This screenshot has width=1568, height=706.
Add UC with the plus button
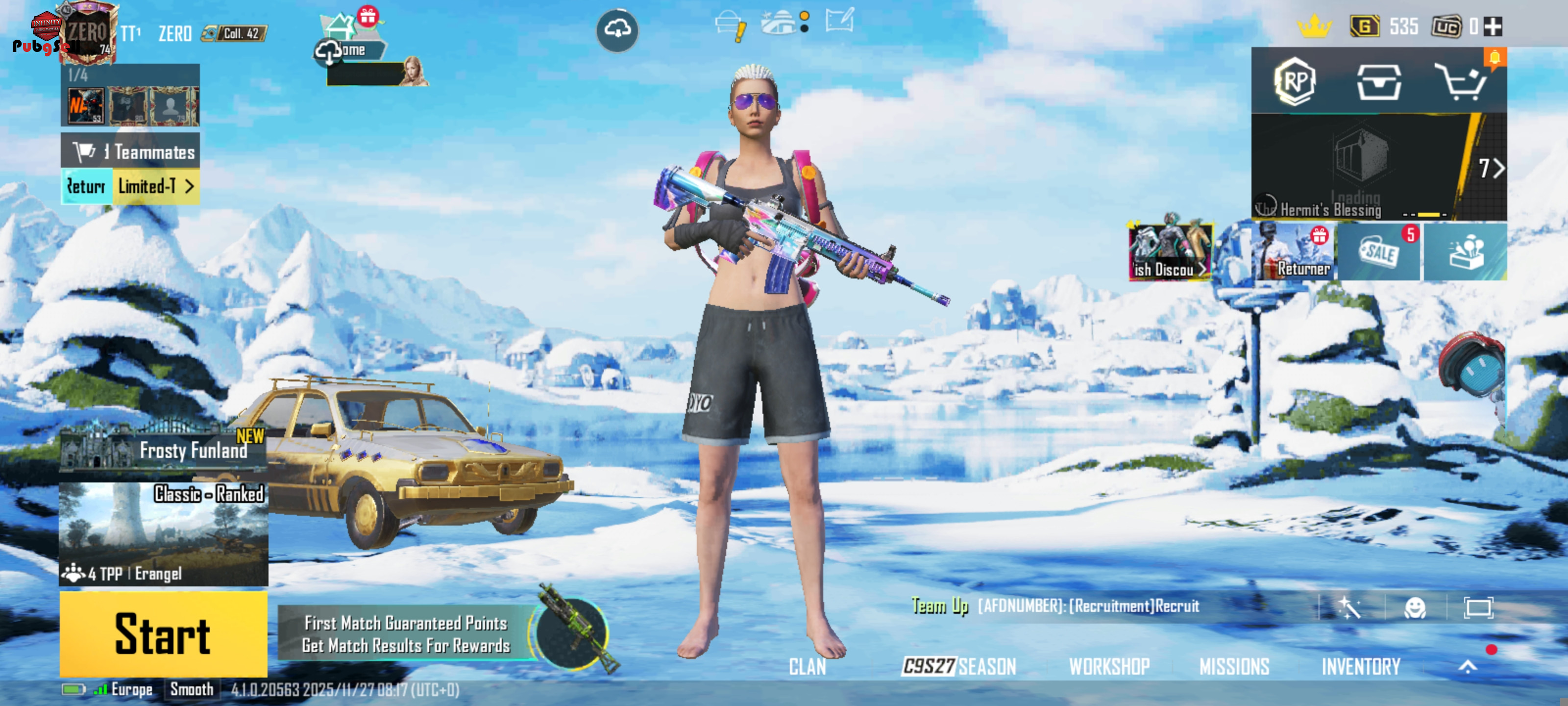tap(1493, 27)
